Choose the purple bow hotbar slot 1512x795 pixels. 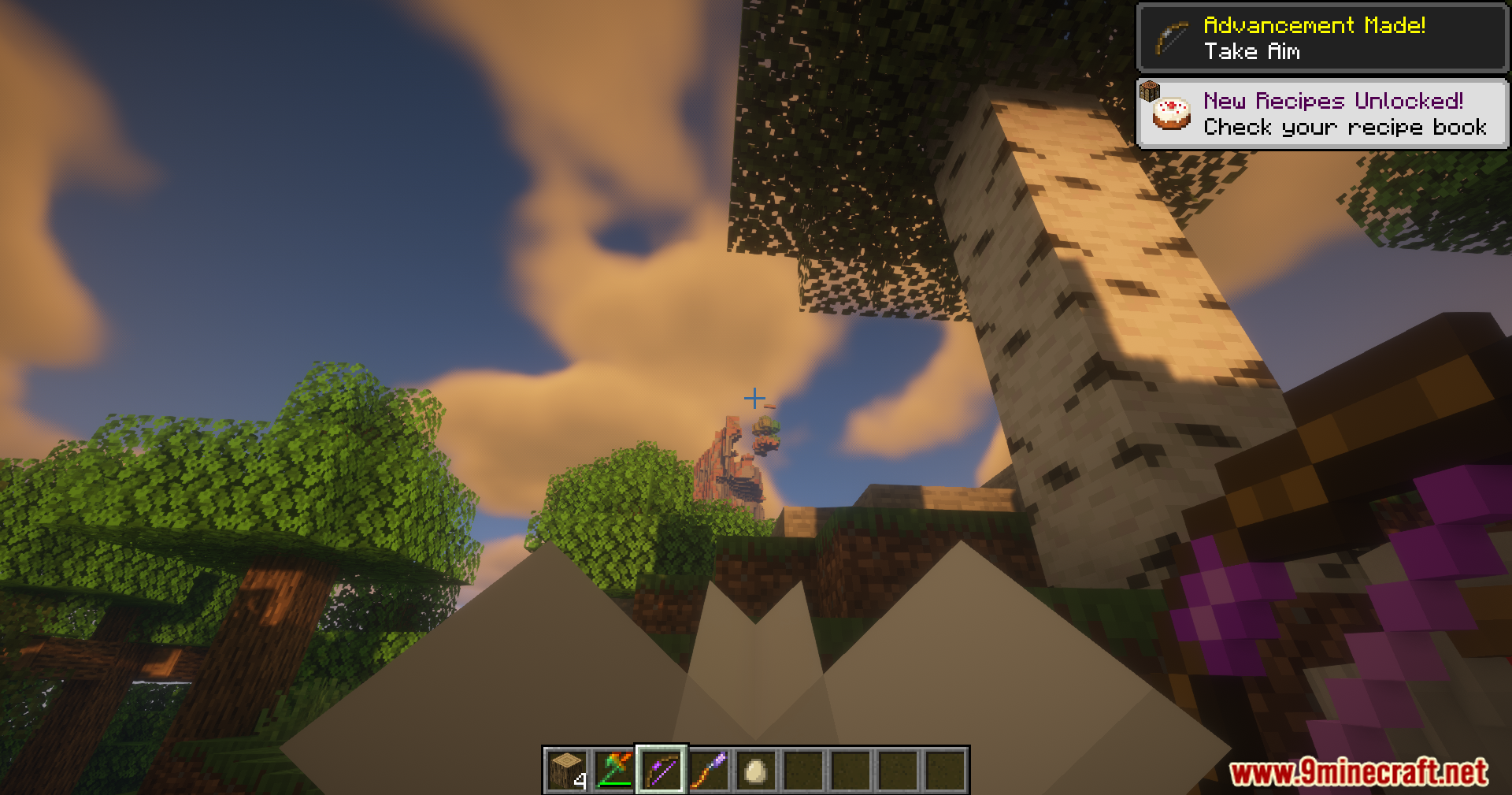coord(661,770)
